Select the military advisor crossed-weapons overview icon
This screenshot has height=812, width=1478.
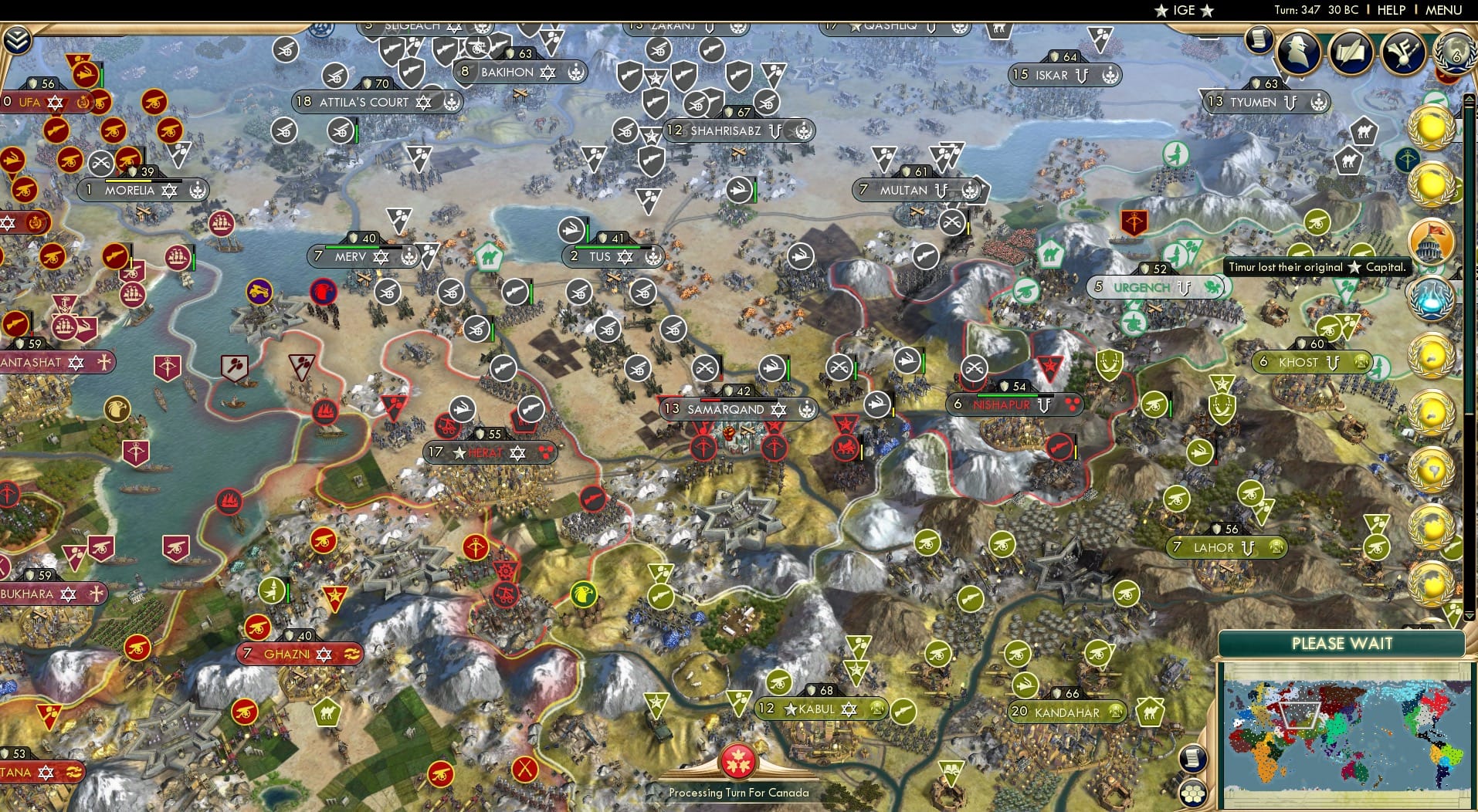(1403, 54)
